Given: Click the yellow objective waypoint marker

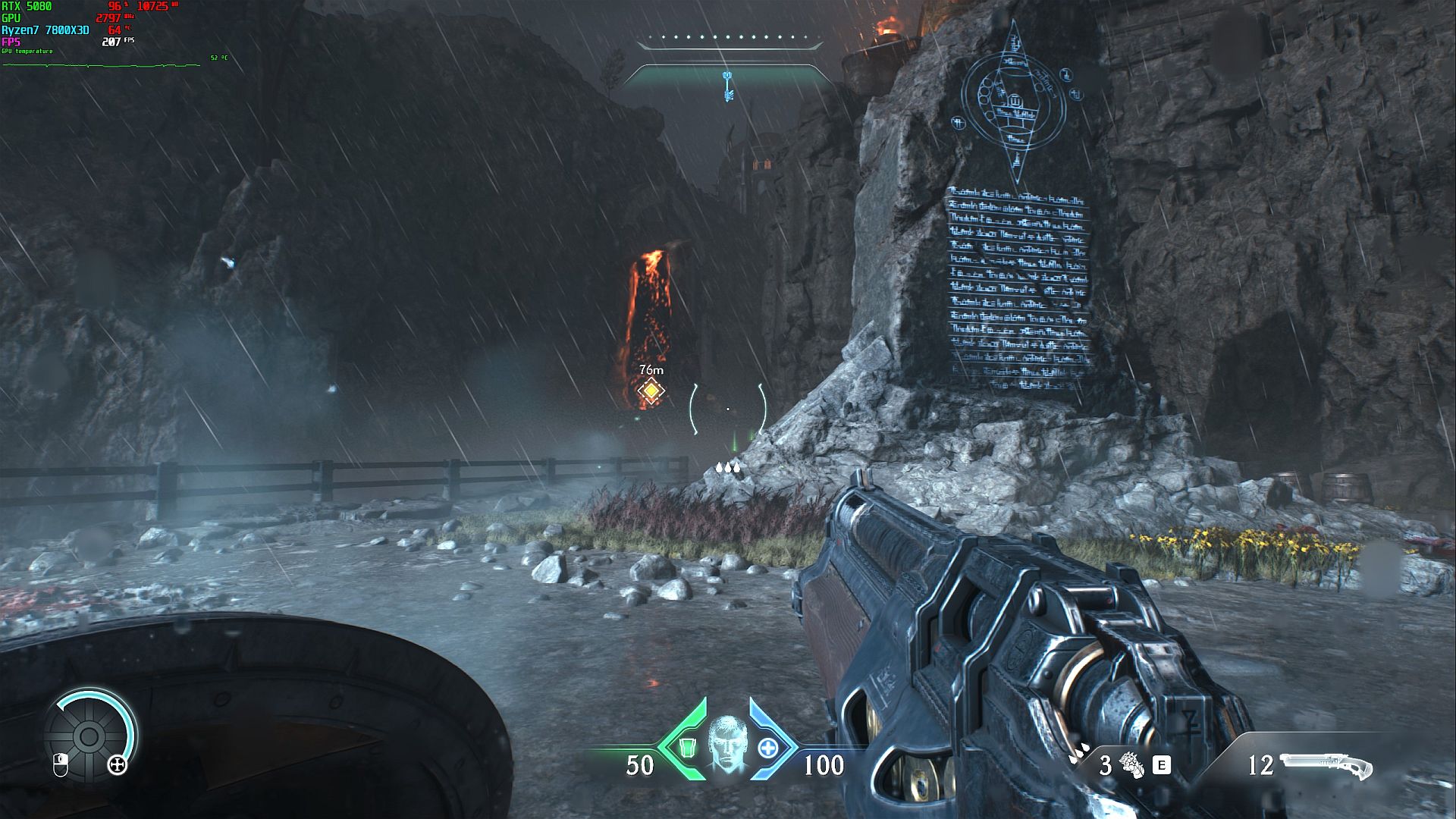Looking at the screenshot, I should pyautogui.click(x=651, y=390).
